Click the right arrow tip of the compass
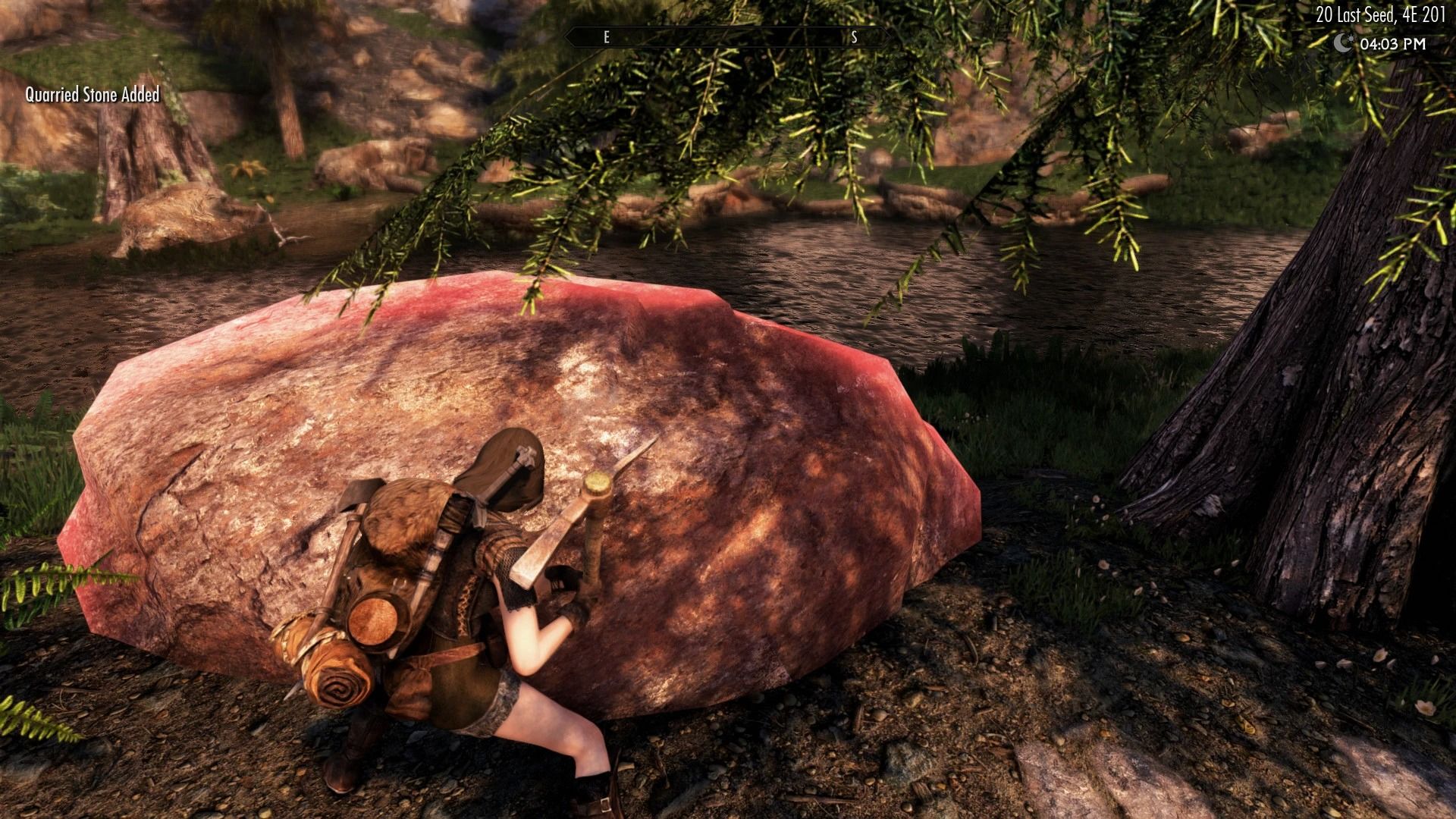Image resolution: width=1456 pixels, height=819 pixels. (x=891, y=36)
